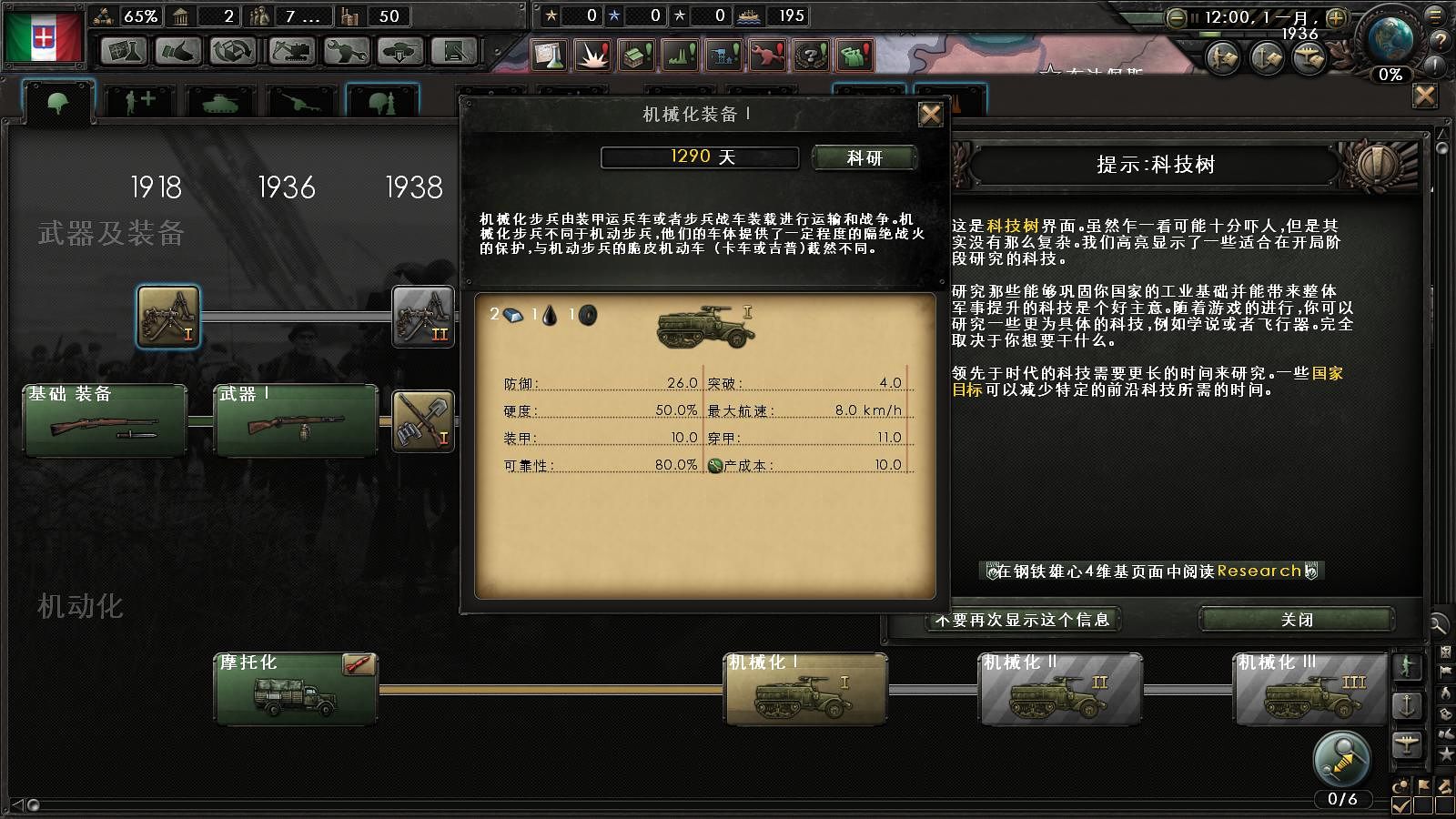This screenshot has height=819, width=1456.
Task: Switch to the artillery research tab
Action: [301, 103]
